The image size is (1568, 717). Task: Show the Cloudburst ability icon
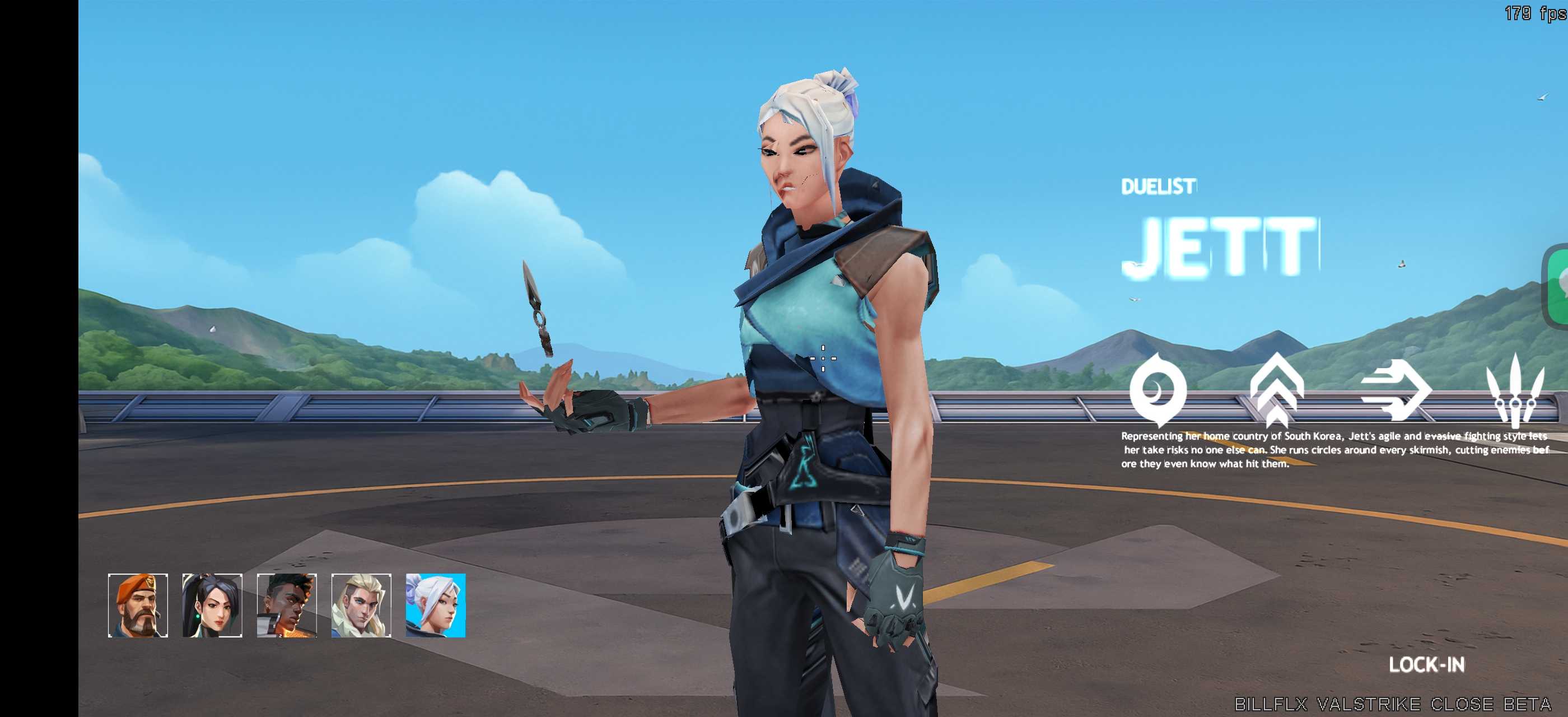[1158, 390]
